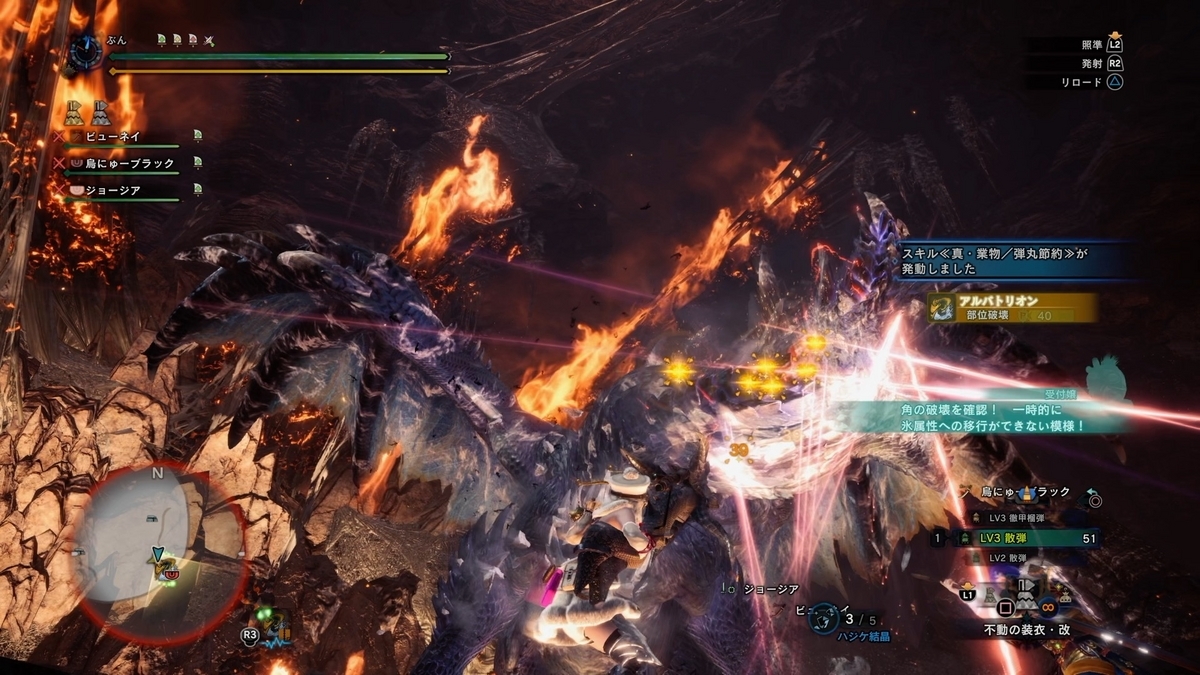The image size is (1200, 675).
Task: Choose party member ジョージア in the list
Action: pos(112,190)
